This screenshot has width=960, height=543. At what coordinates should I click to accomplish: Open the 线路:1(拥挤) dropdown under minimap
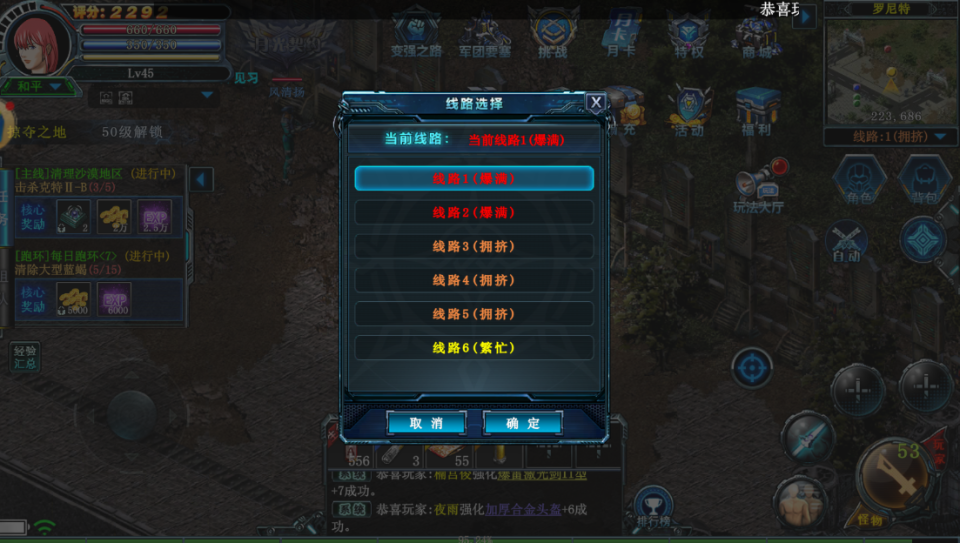pos(888,137)
